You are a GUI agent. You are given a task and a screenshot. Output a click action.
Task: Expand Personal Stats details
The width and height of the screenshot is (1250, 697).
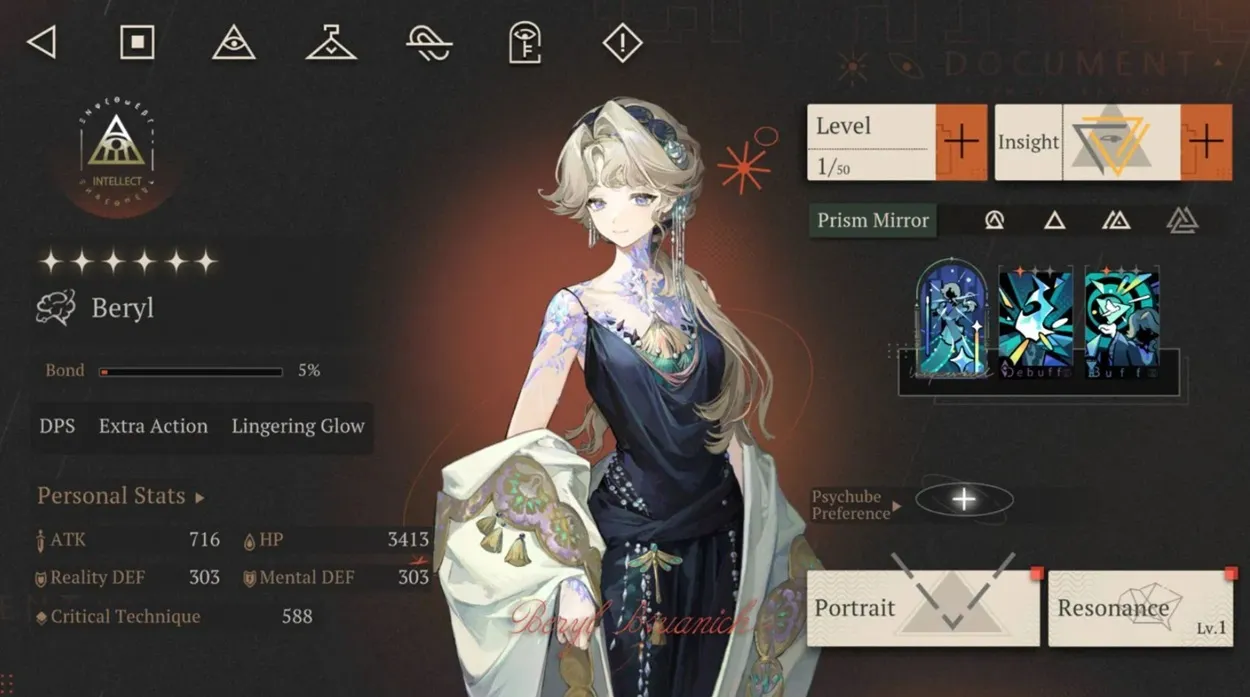pyautogui.click(x=120, y=496)
